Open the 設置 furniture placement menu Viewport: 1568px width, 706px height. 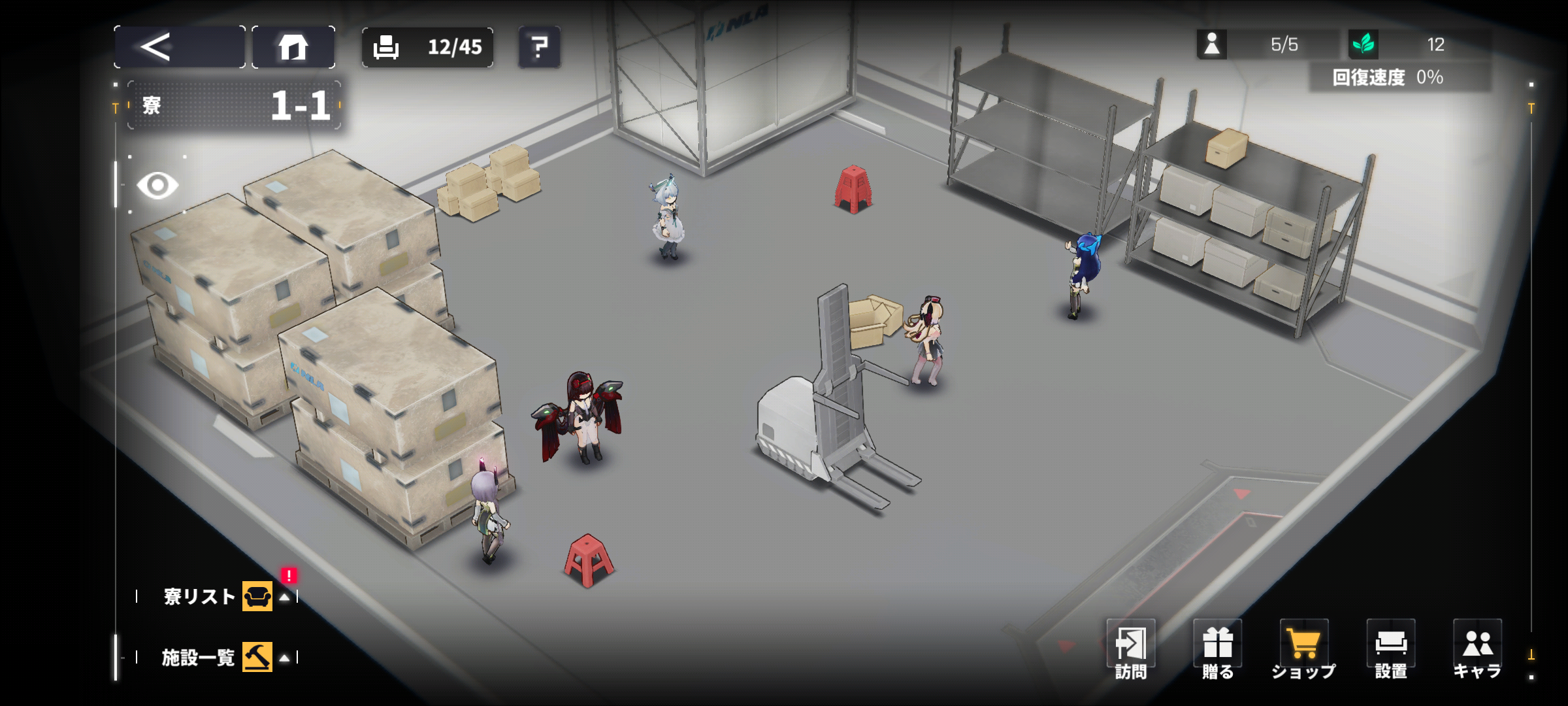click(x=1390, y=650)
